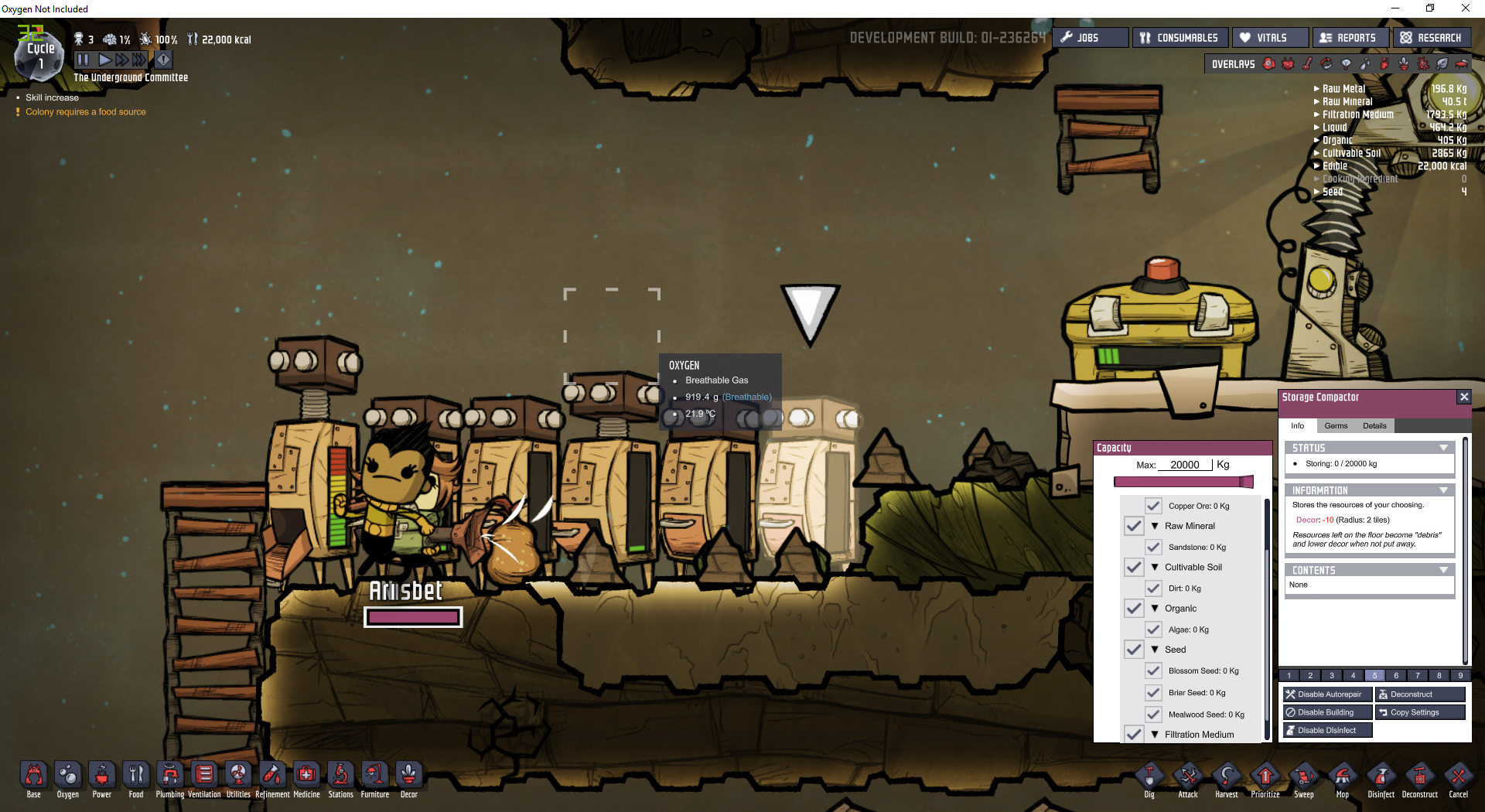Click the Max capacity input field
This screenshot has height=812, width=1485.
(x=1185, y=465)
